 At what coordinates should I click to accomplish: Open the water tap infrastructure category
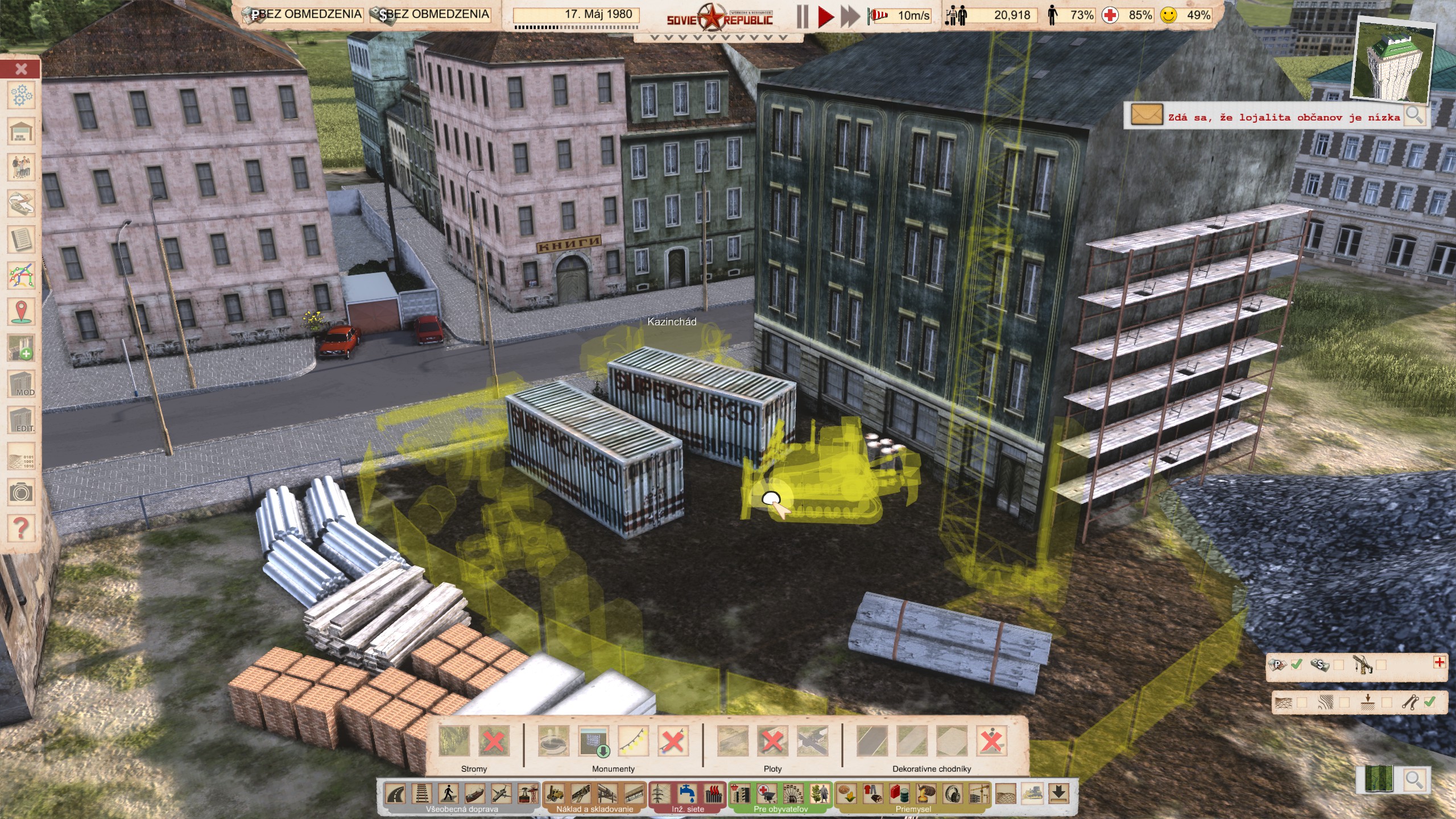(687, 793)
